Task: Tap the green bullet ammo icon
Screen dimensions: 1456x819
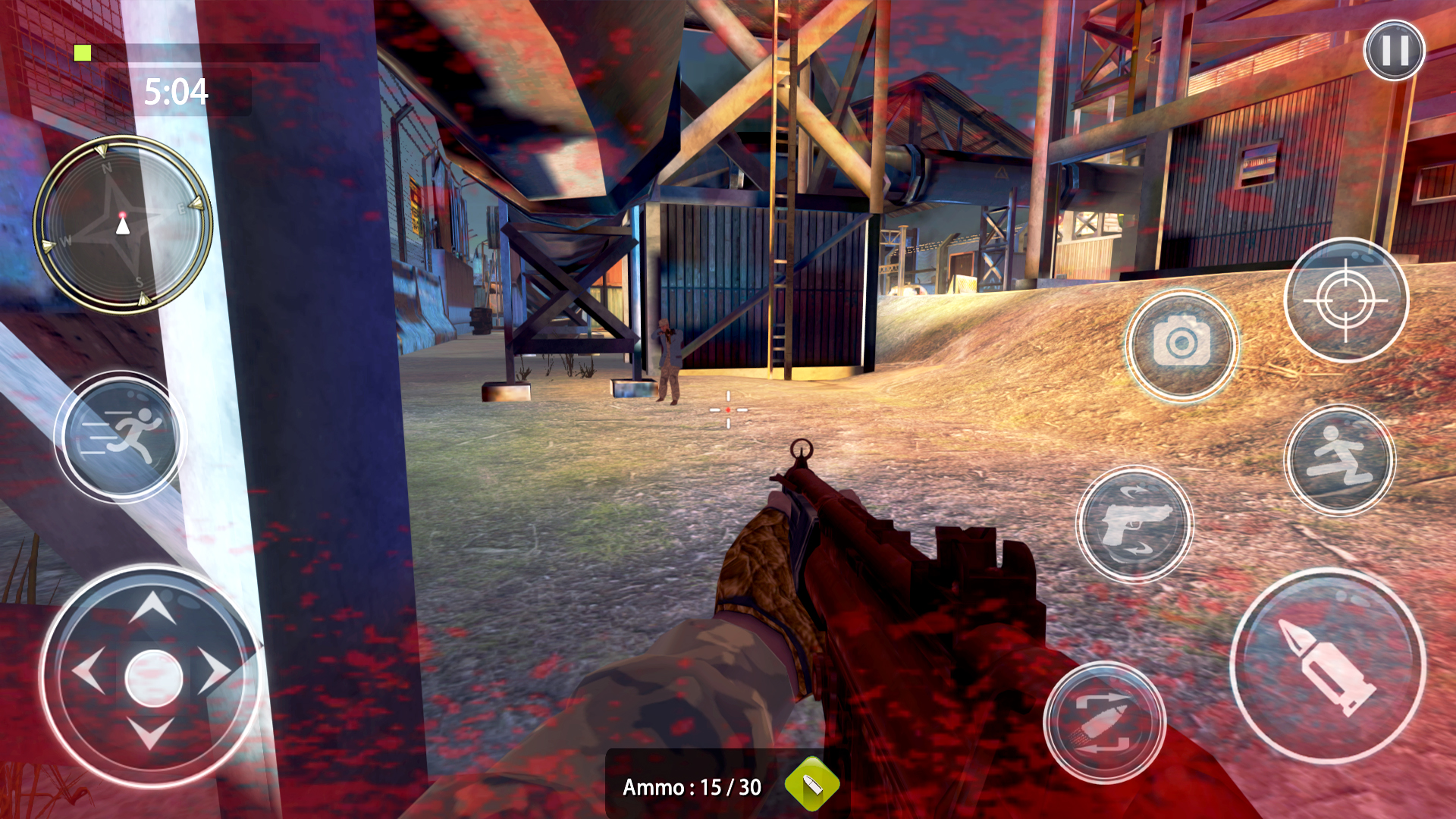Action: pyautogui.click(x=811, y=784)
